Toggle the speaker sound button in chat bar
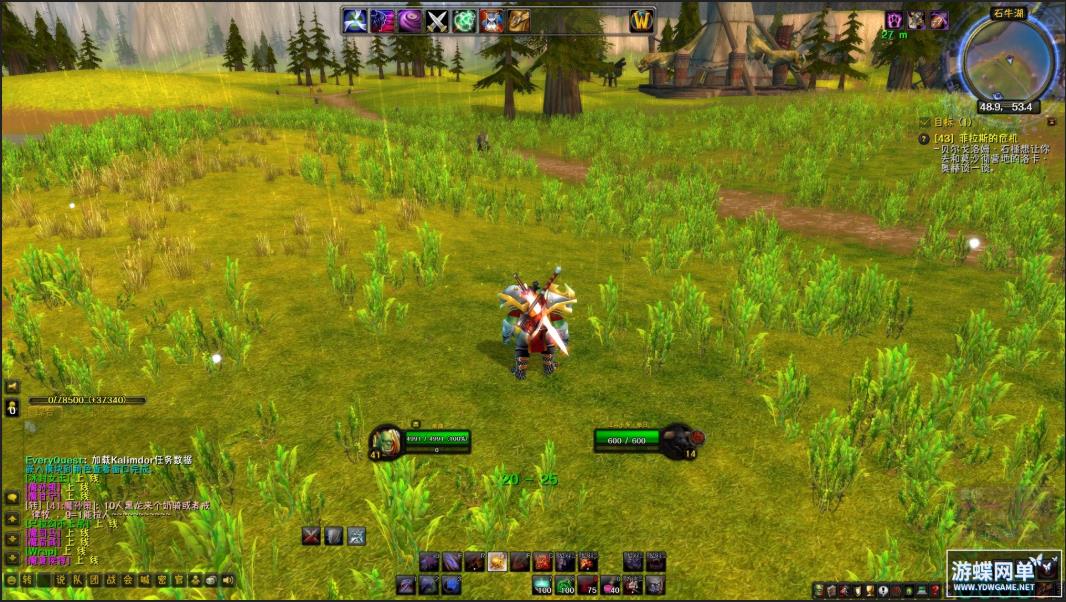Screen dimensions: 1066x602 tap(228, 580)
